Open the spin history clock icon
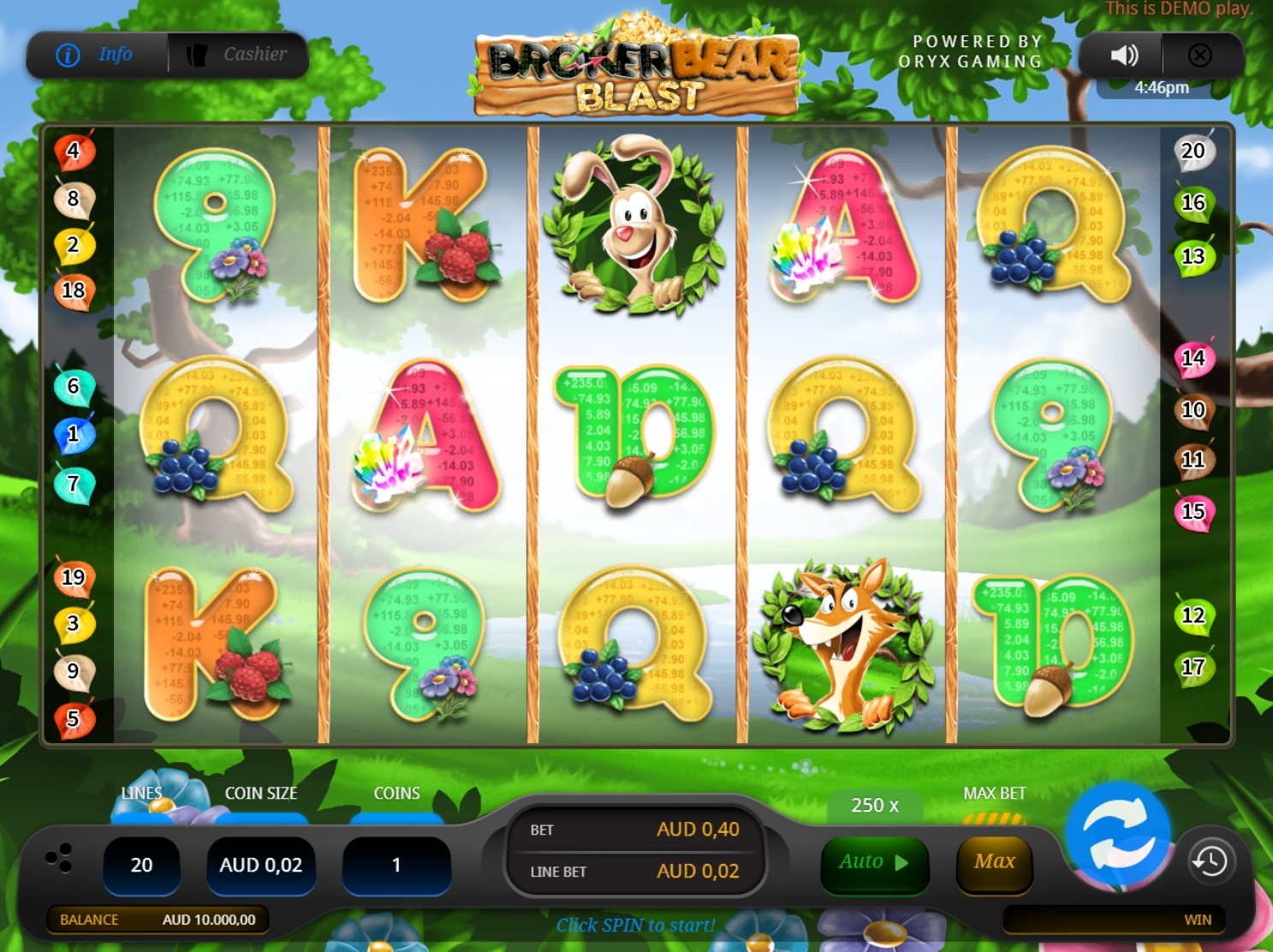This screenshot has height=952, width=1273. pyautogui.click(x=1210, y=861)
